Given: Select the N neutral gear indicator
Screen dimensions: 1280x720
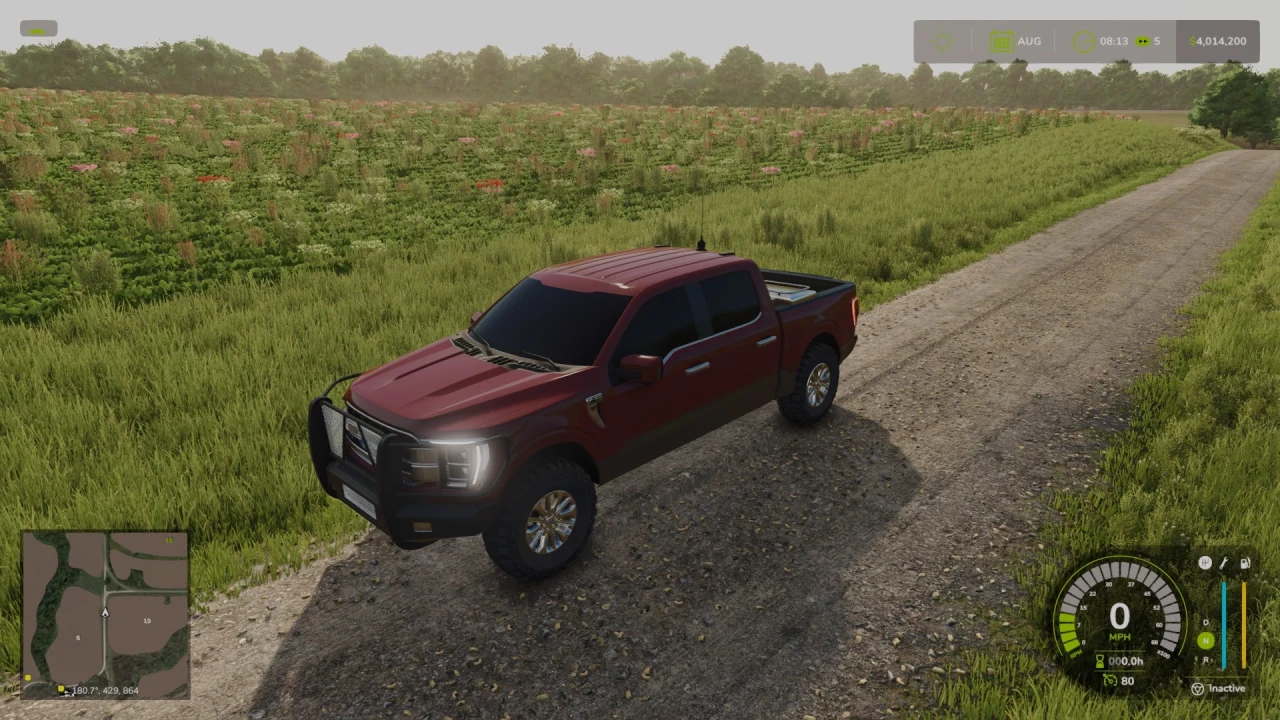Looking at the screenshot, I should (1207, 640).
